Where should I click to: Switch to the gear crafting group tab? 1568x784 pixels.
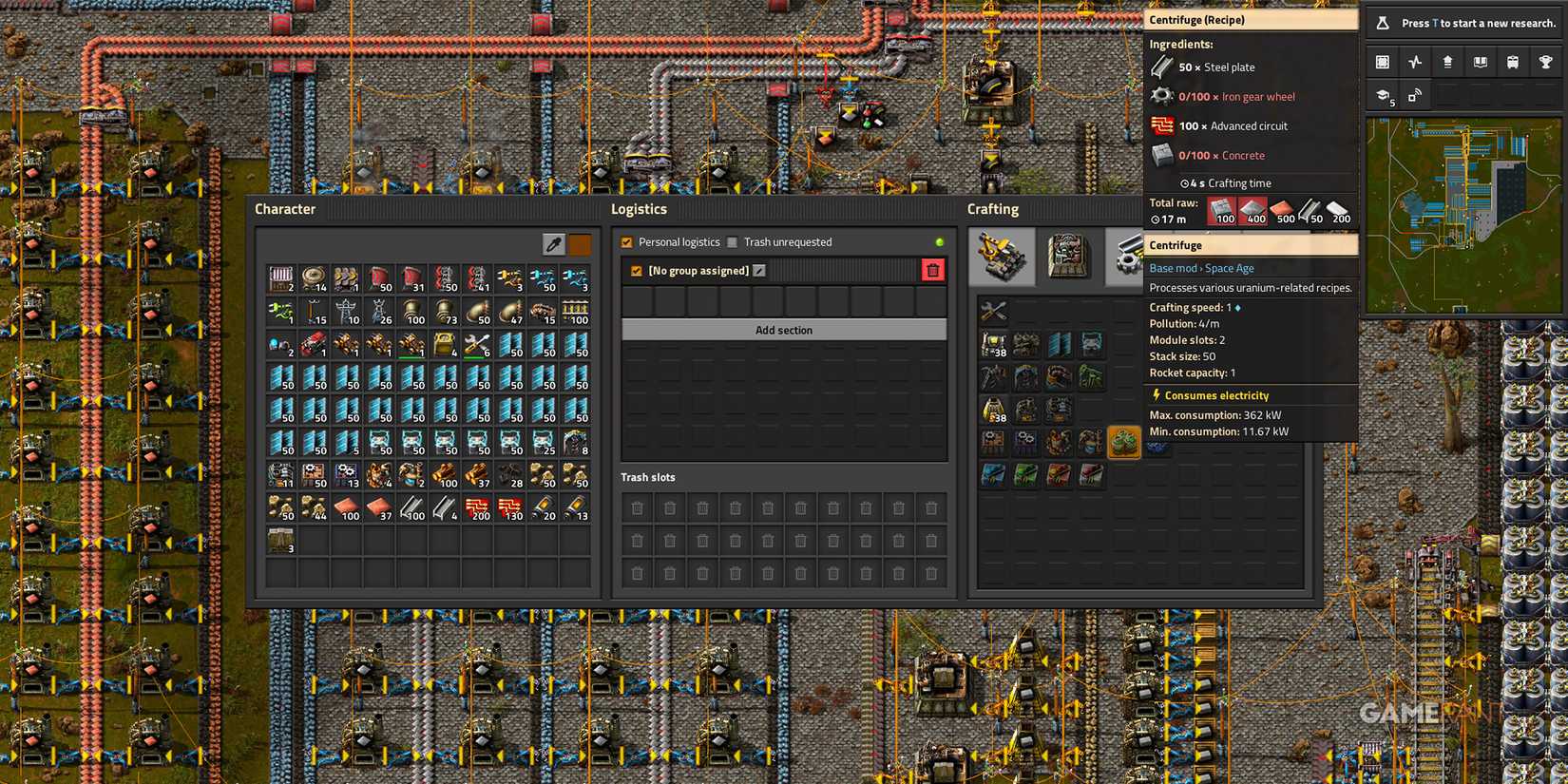(1128, 255)
